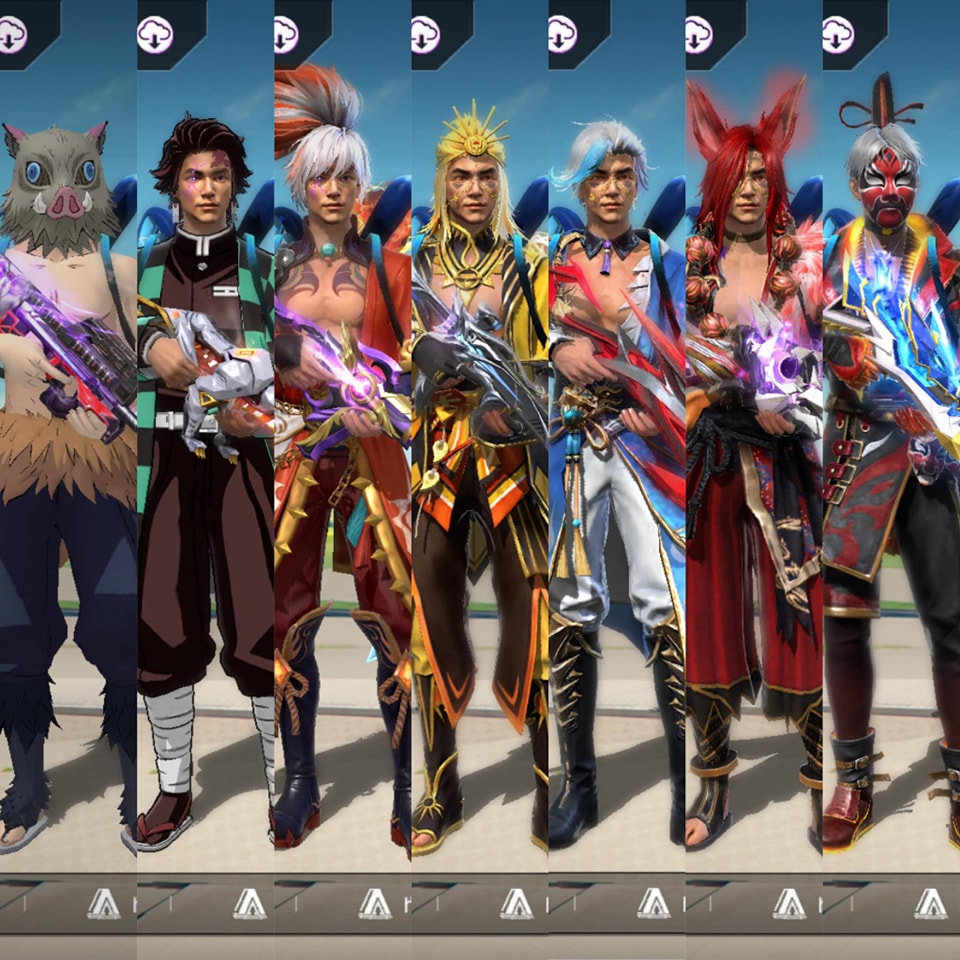Tap the cloud download icon above the white-ponytail shirtless character
This screenshot has height=960, width=960.
pos(287,35)
